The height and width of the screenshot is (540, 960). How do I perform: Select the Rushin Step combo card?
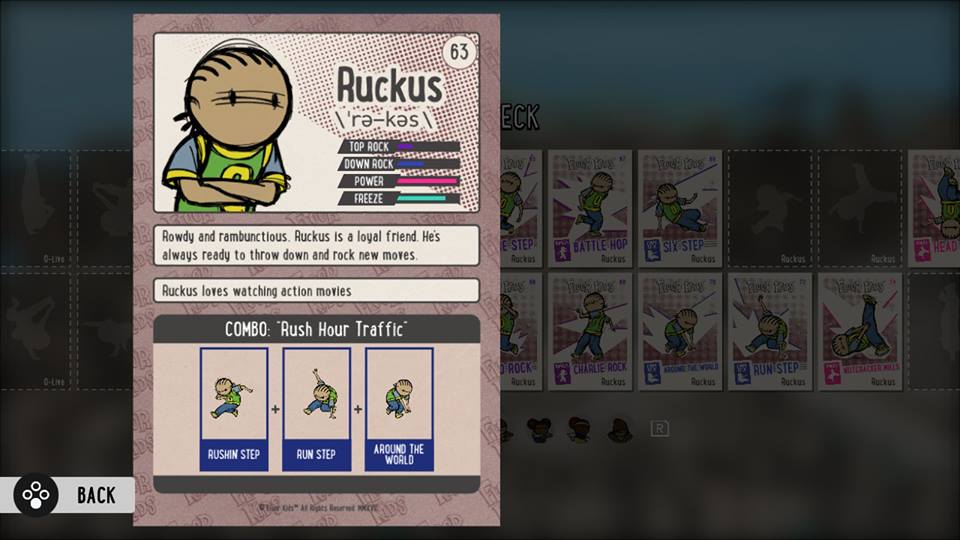pyautogui.click(x=233, y=408)
